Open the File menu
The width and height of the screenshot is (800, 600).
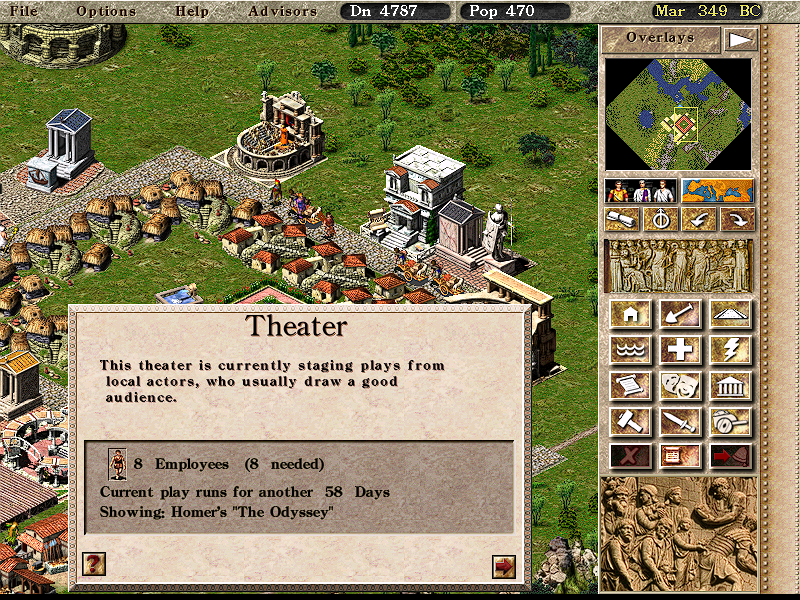(x=23, y=11)
